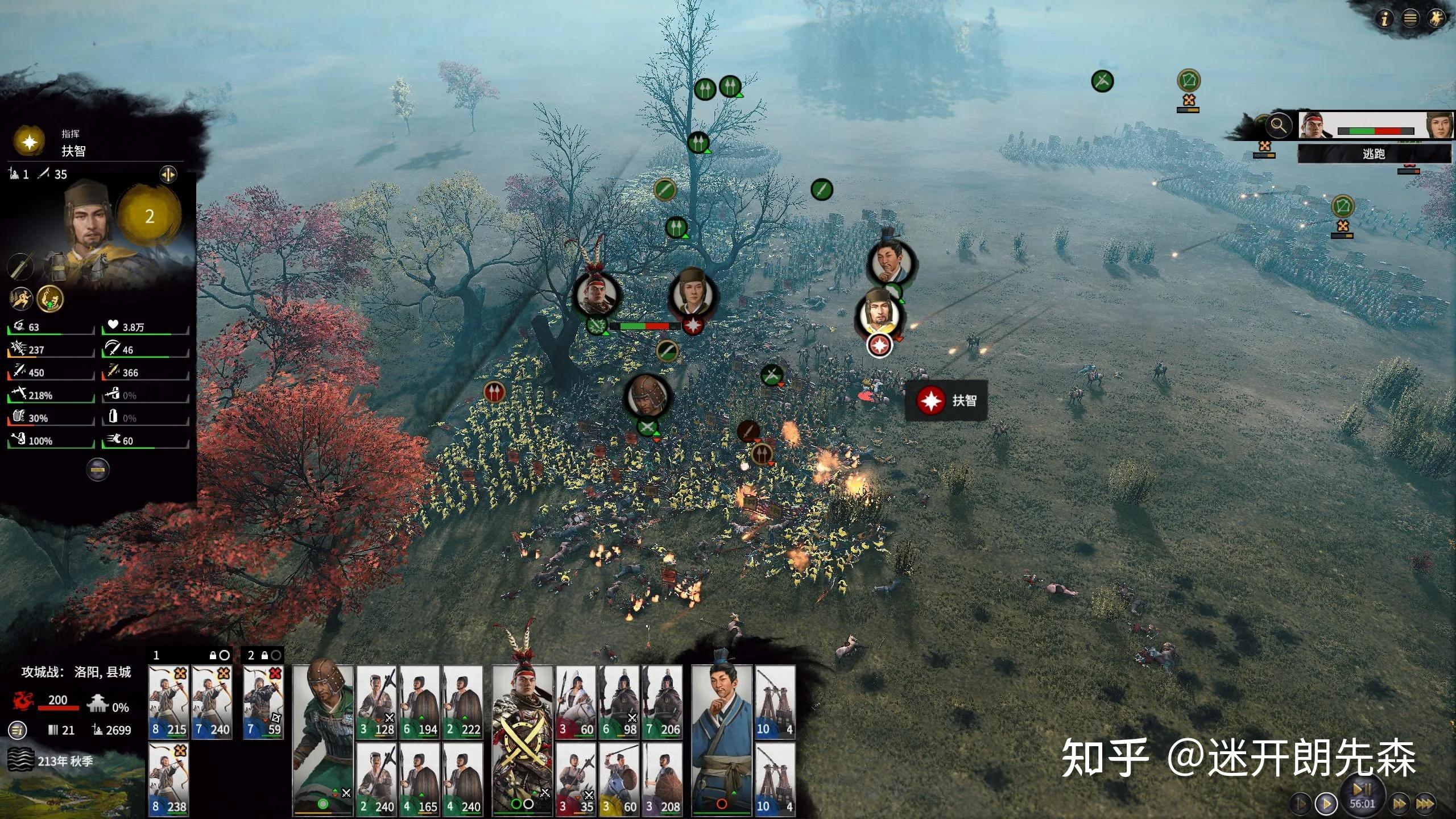Viewport: 1456px width, 819px height.
Task: Select normal single-arrow play speed
Action: 1326,804
